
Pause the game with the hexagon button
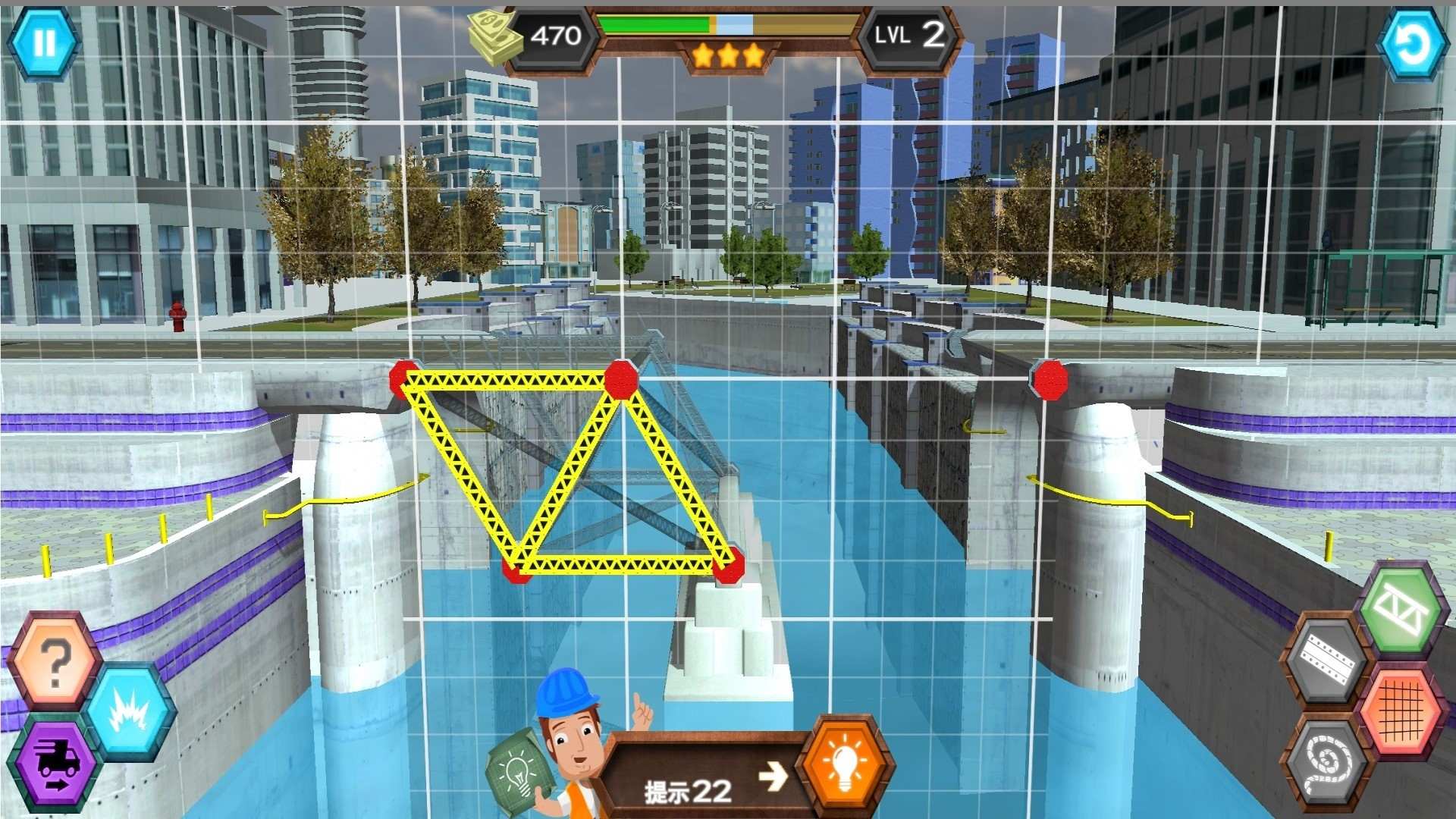pos(44,42)
